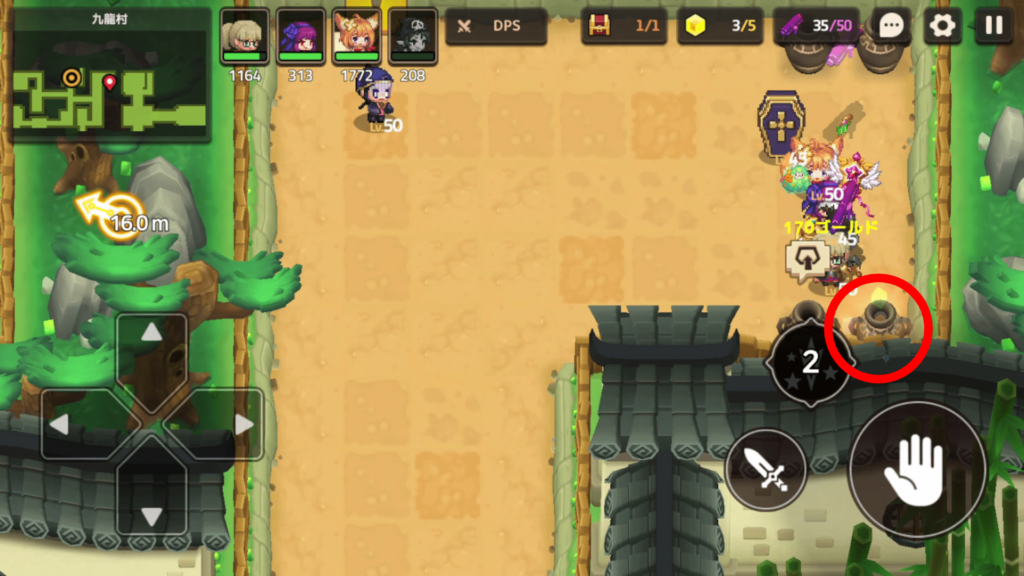Tap the hand interact button
Screen dimensions: 1024x576
[x=917, y=470]
